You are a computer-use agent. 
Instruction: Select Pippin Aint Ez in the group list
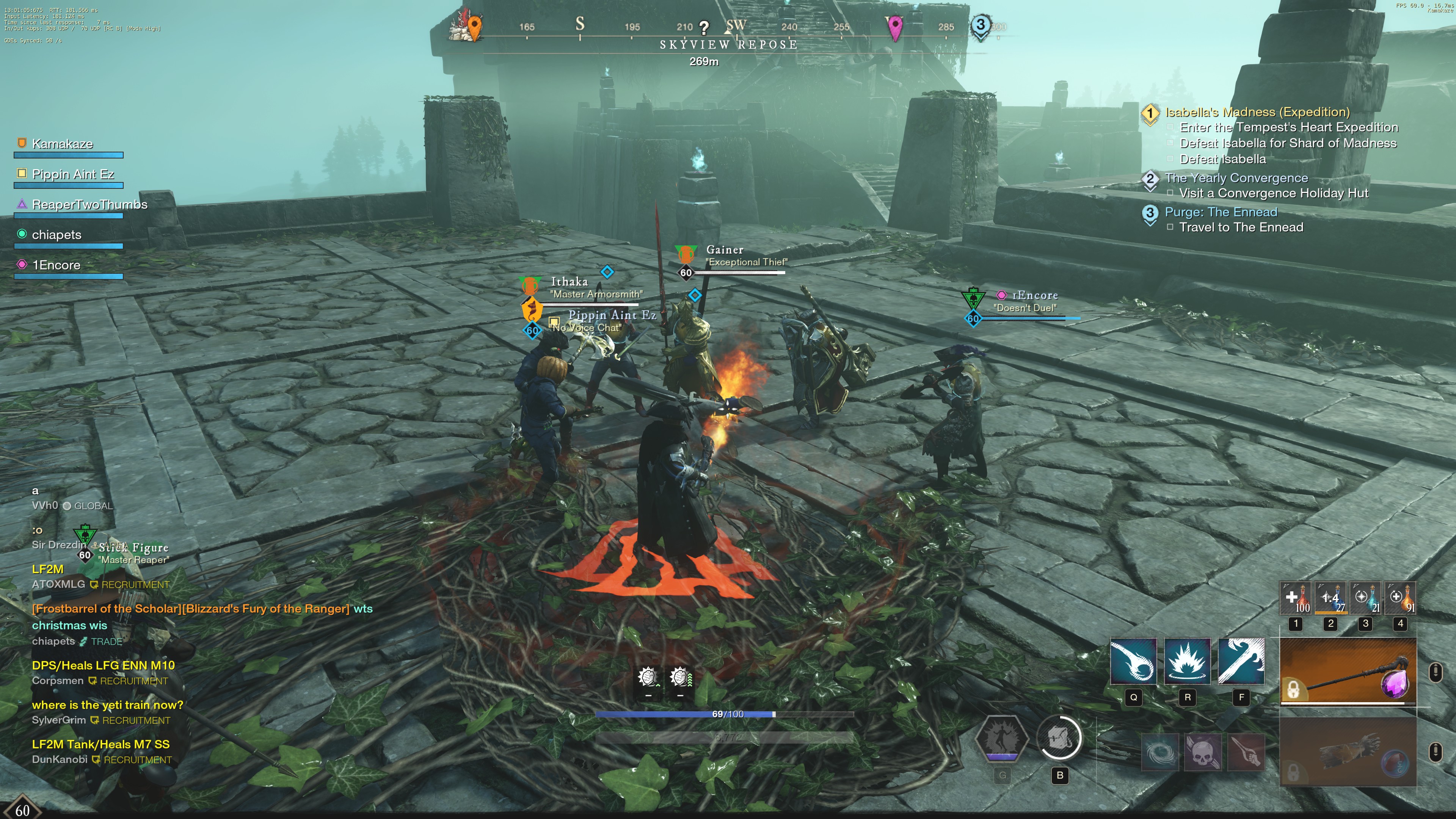pos(73,175)
